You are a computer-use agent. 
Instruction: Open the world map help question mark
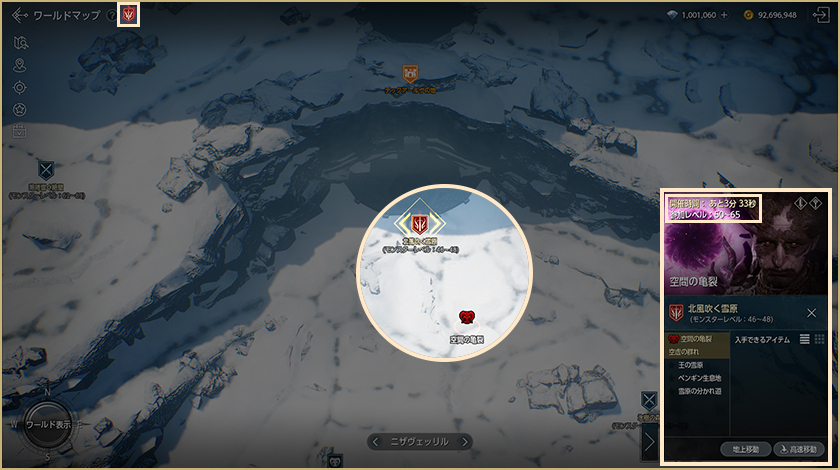111,15
